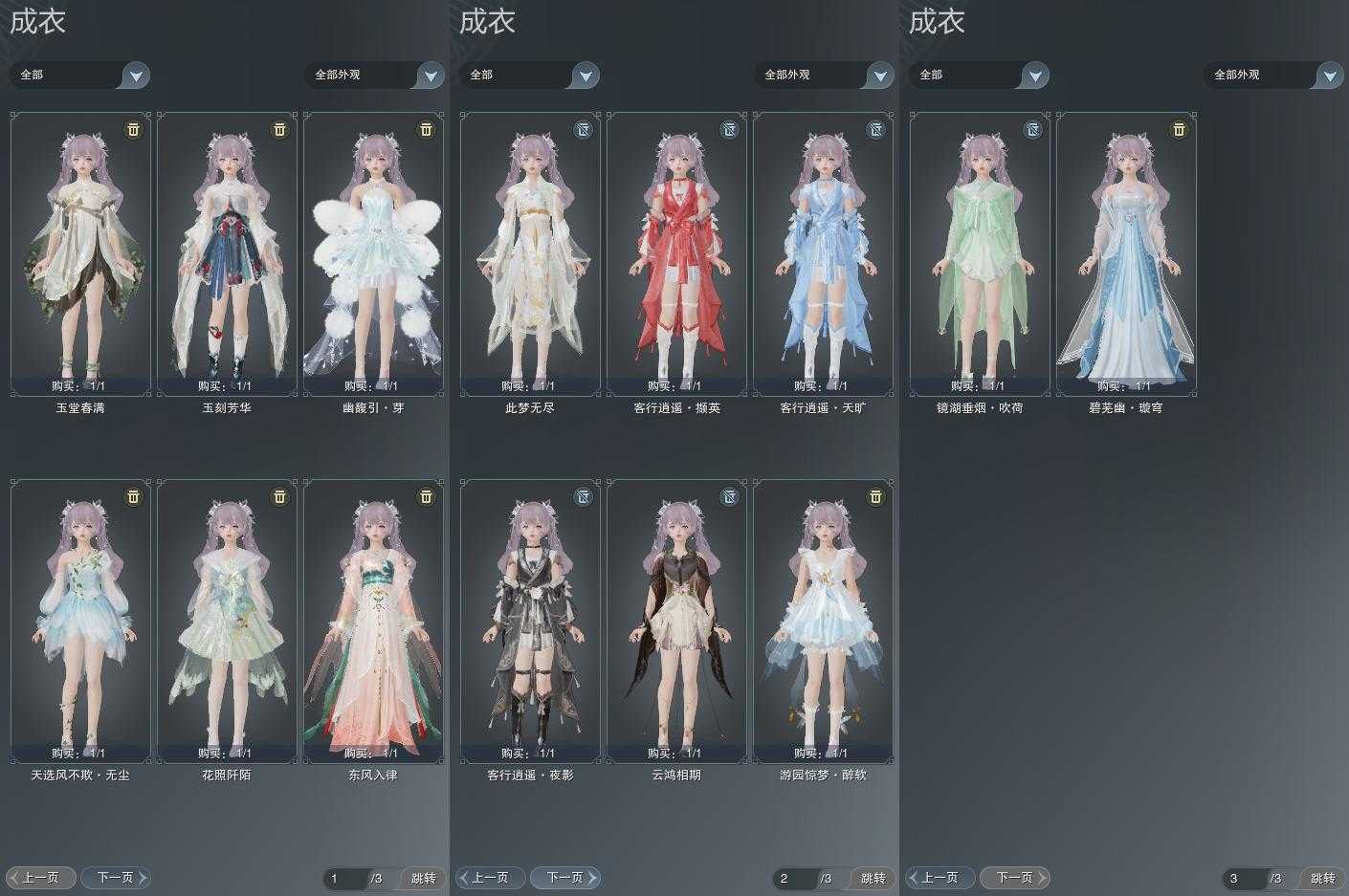Pick the 幽馥引·芽 fluffy white outfit
This screenshot has width=1349, height=896.
[x=373, y=253]
